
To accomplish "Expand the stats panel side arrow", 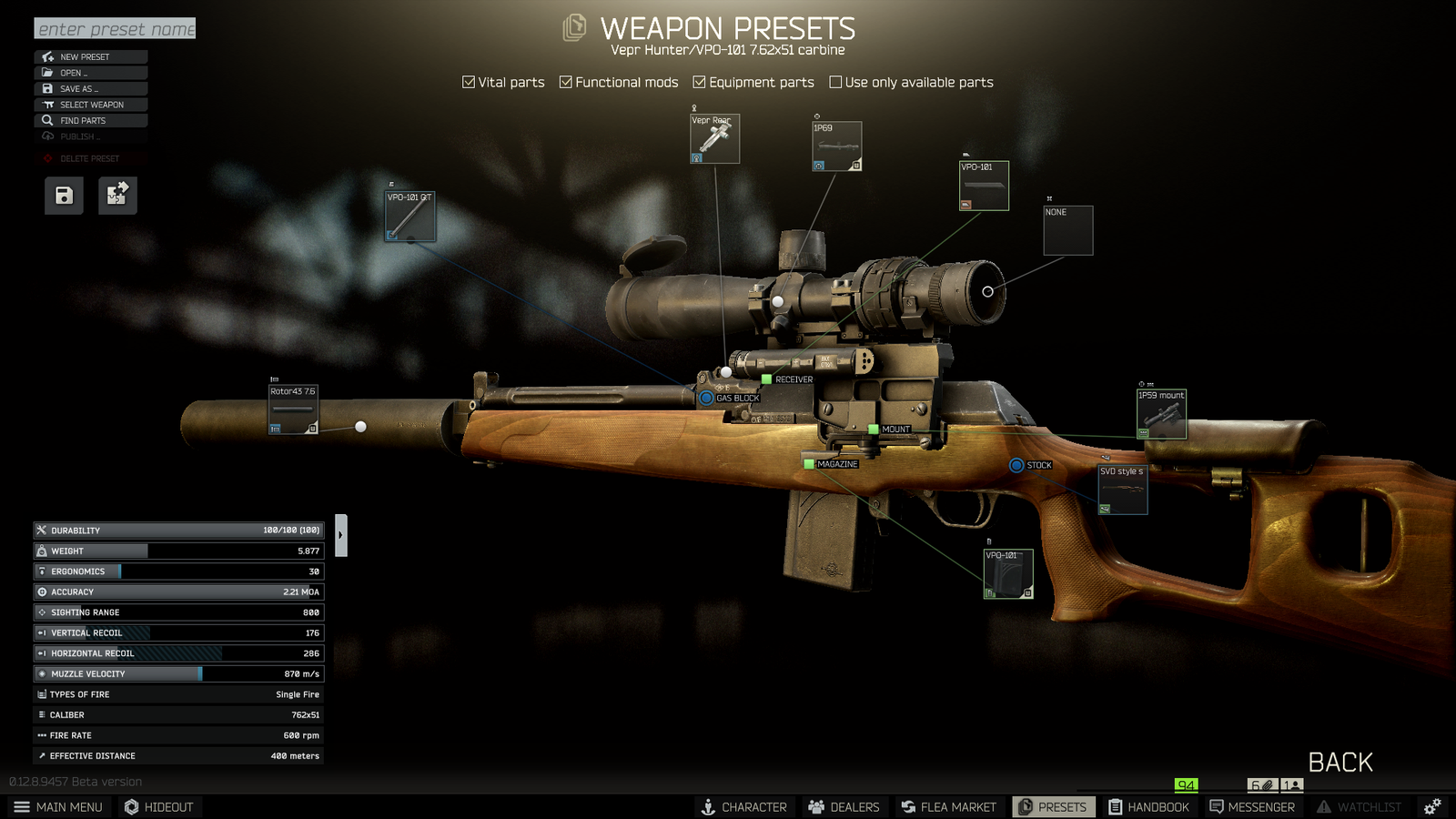I will click(x=342, y=535).
